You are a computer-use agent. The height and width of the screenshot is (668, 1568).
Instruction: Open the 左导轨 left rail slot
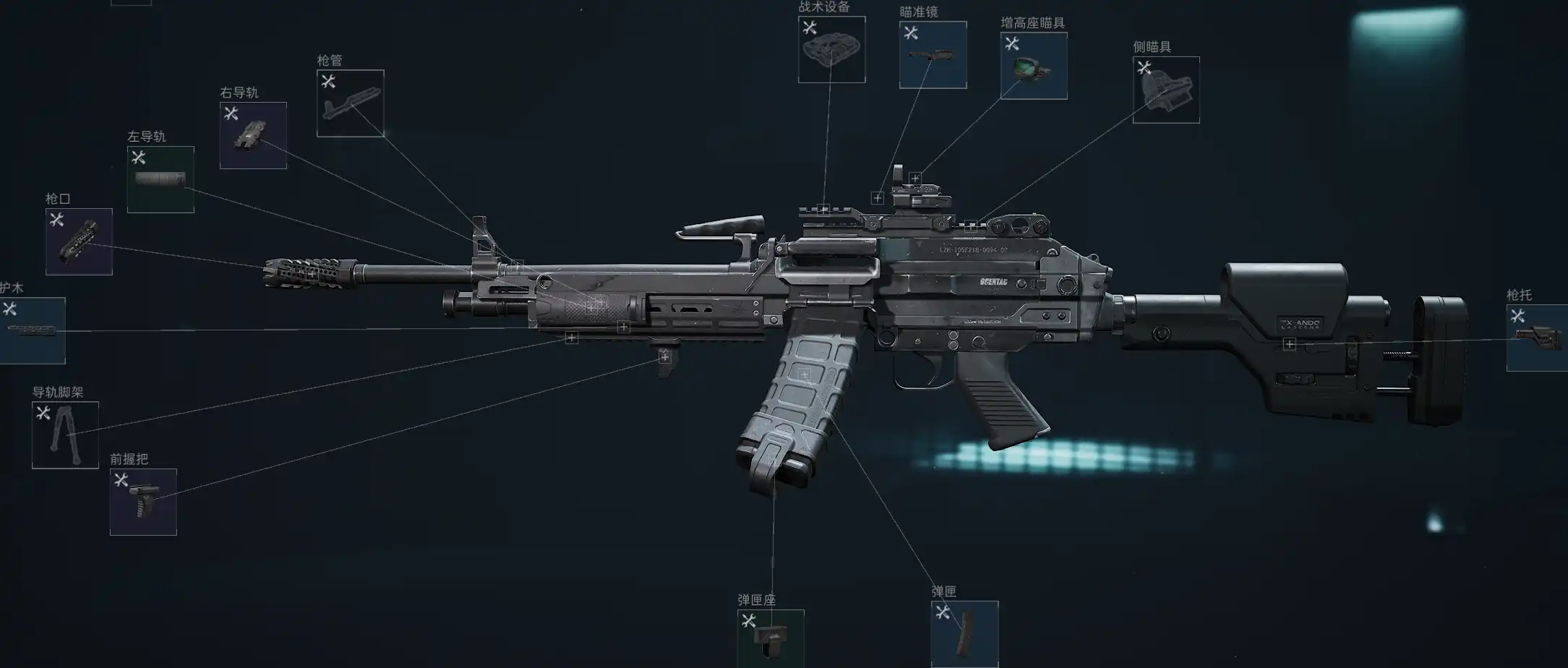(x=160, y=179)
